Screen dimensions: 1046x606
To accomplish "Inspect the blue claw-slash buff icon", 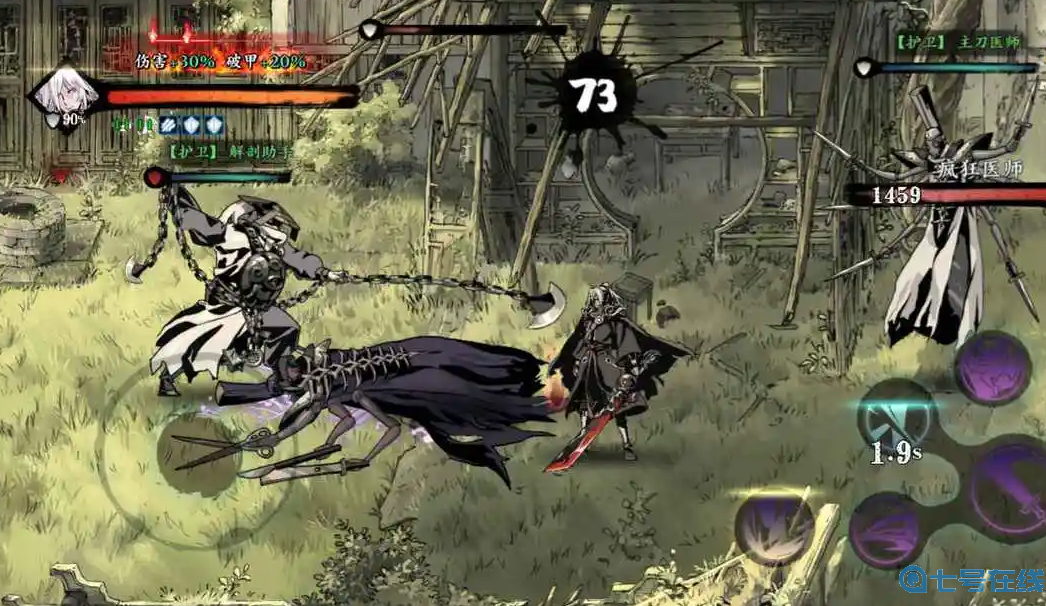I will (x=169, y=125).
